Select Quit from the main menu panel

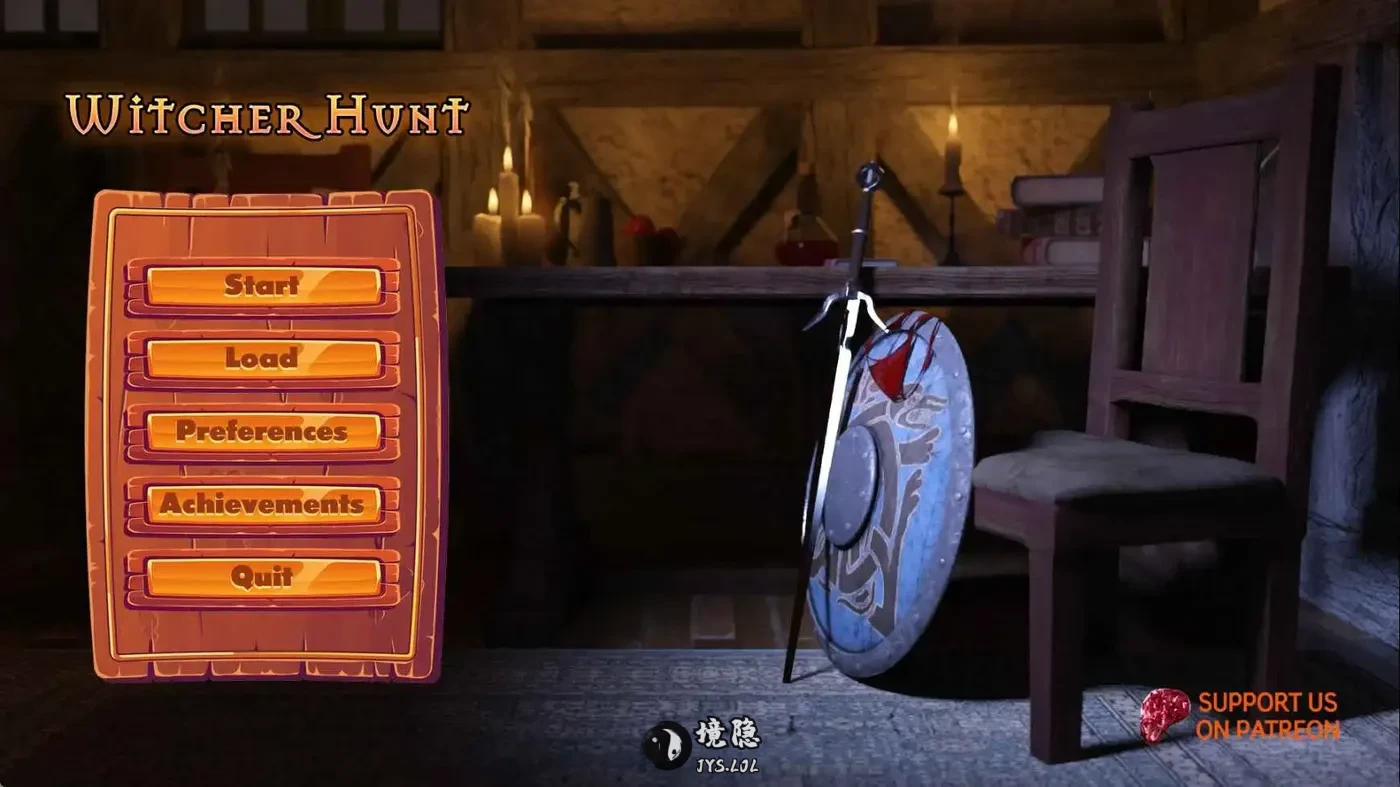(262, 577)
